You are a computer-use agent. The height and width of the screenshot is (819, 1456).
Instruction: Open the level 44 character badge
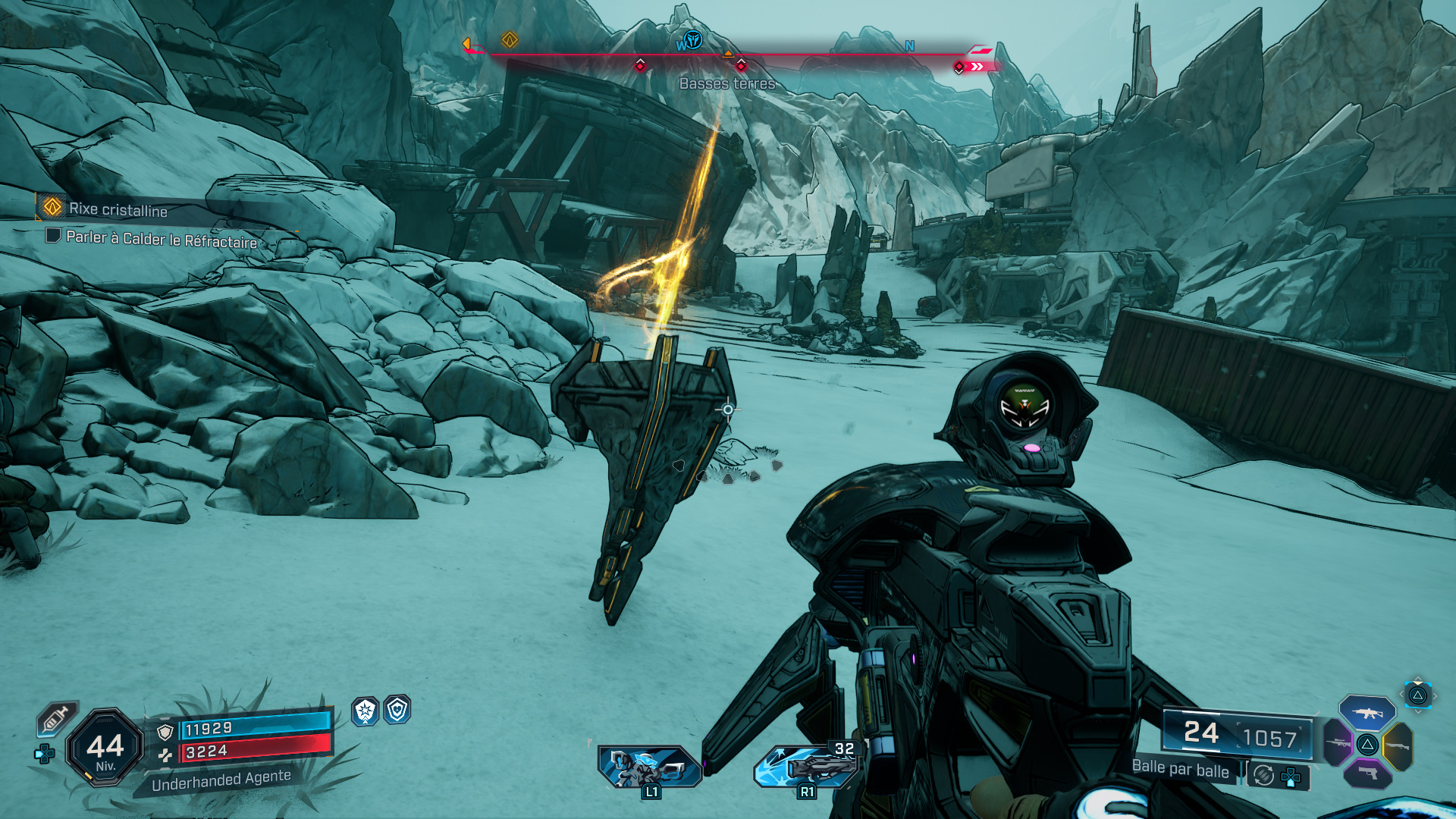coord(105,748)
